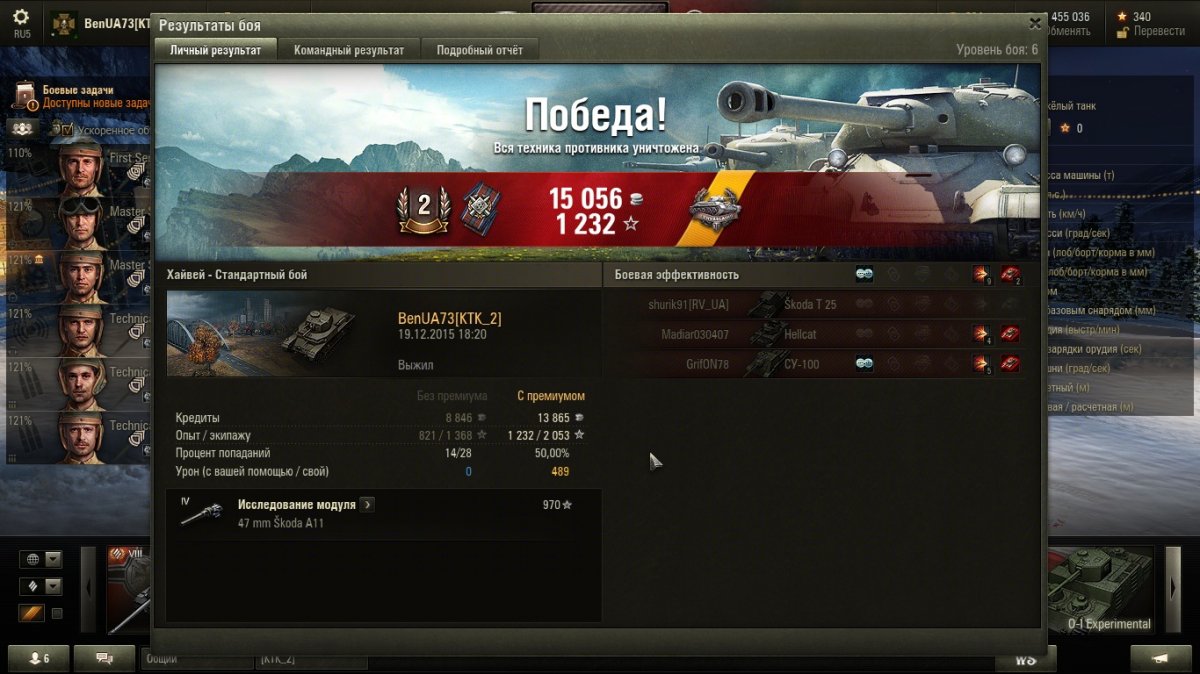Close the battle results window
The image size is (1200, 674).
[x=1035, y=23]
